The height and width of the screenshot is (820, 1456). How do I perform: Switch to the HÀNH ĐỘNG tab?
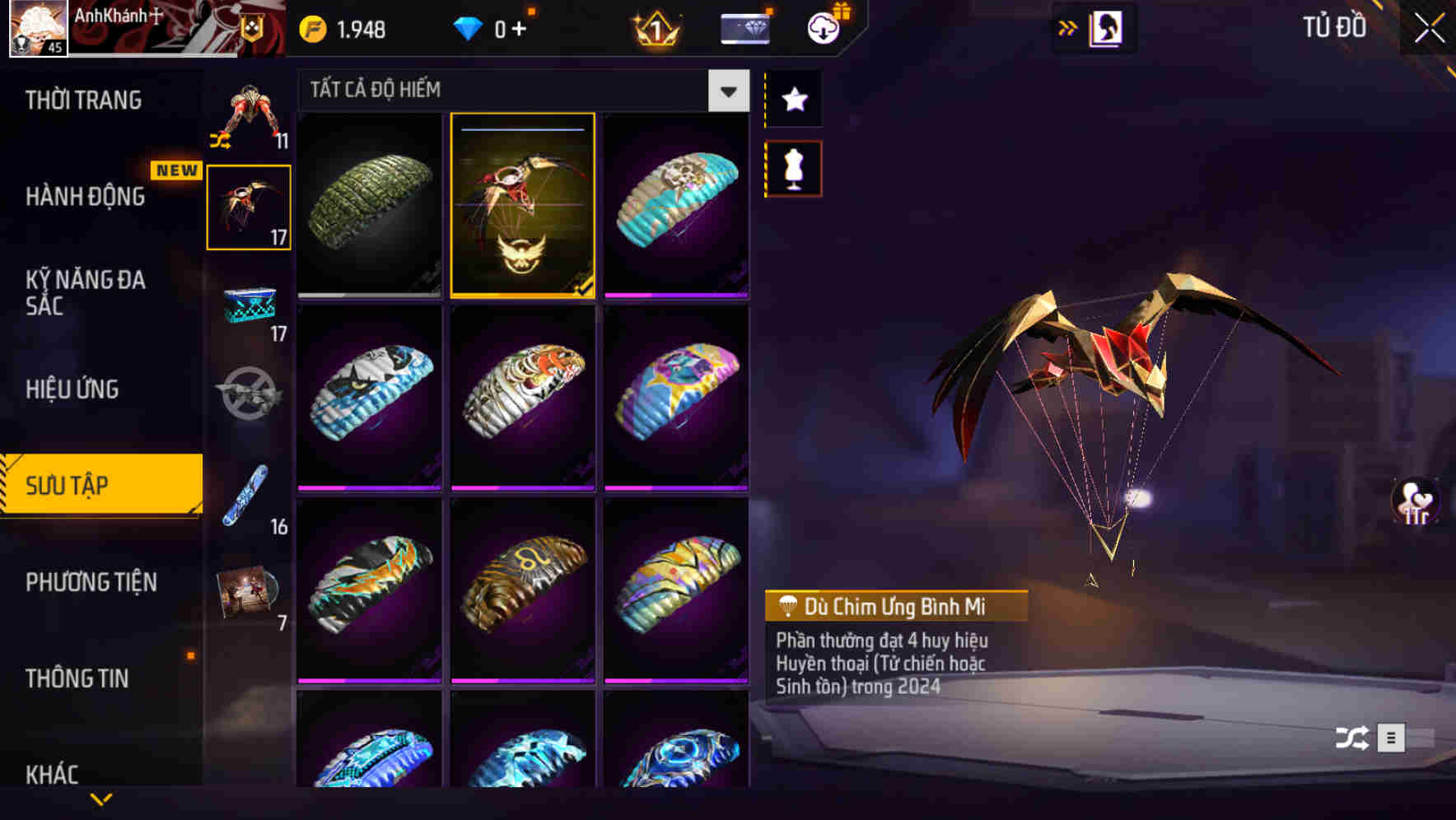pyautogui.click(x=84, y=198)
